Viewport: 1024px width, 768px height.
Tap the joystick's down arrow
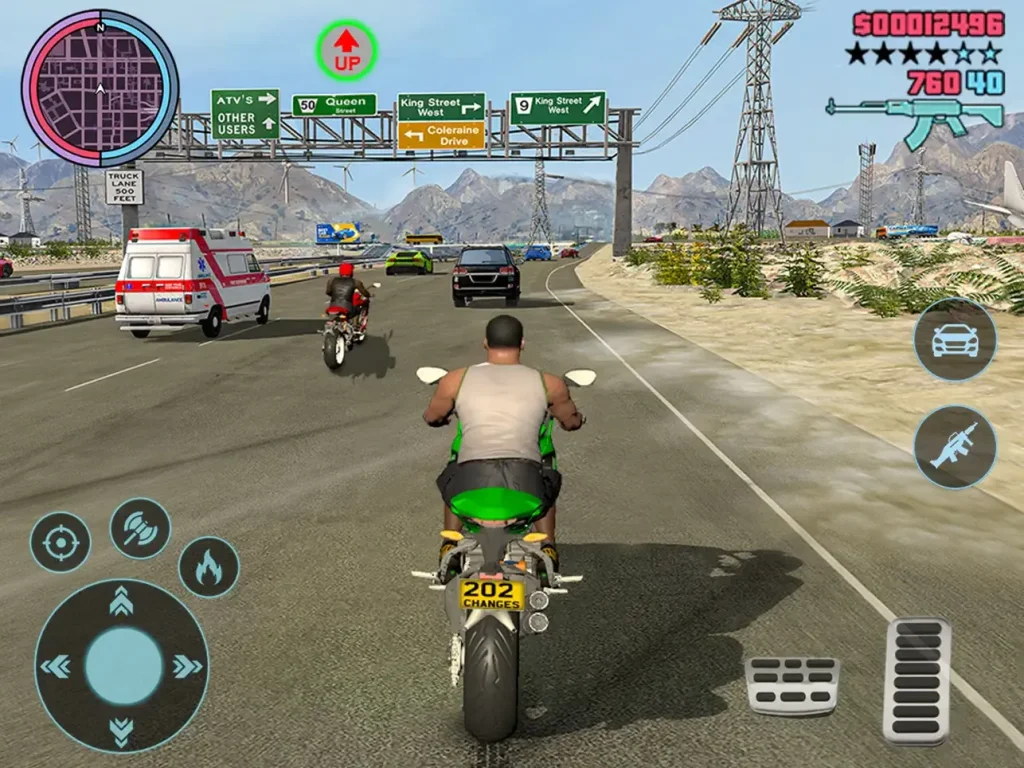(x=122, y=731)
